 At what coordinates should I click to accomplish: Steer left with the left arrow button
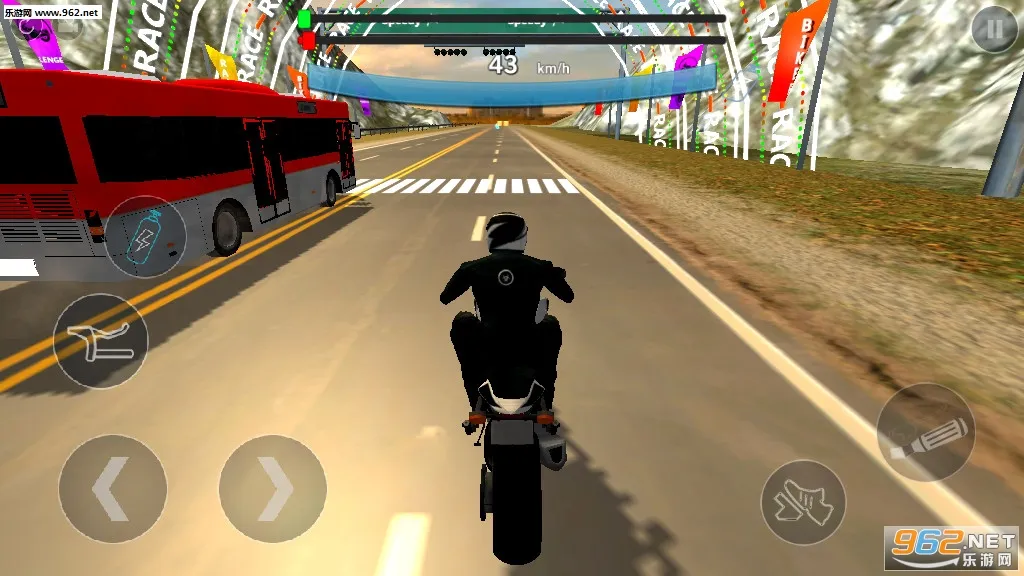click(x=112, y=489)
